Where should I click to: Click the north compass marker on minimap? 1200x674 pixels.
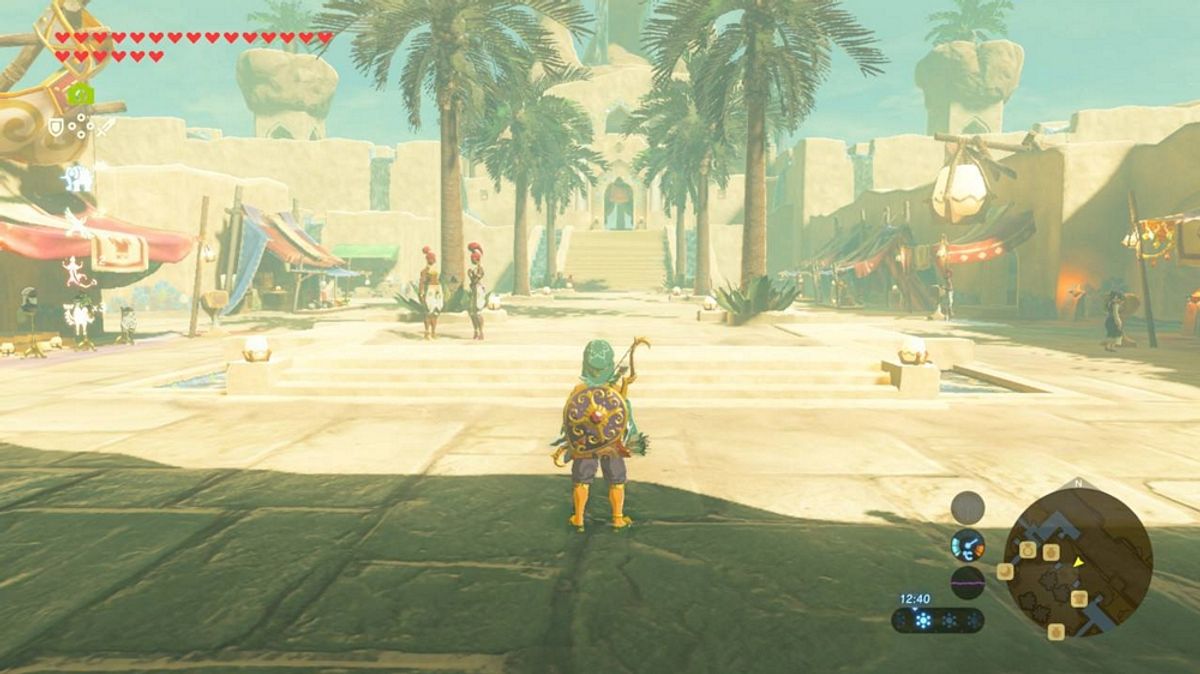[x=1078, y=483]
